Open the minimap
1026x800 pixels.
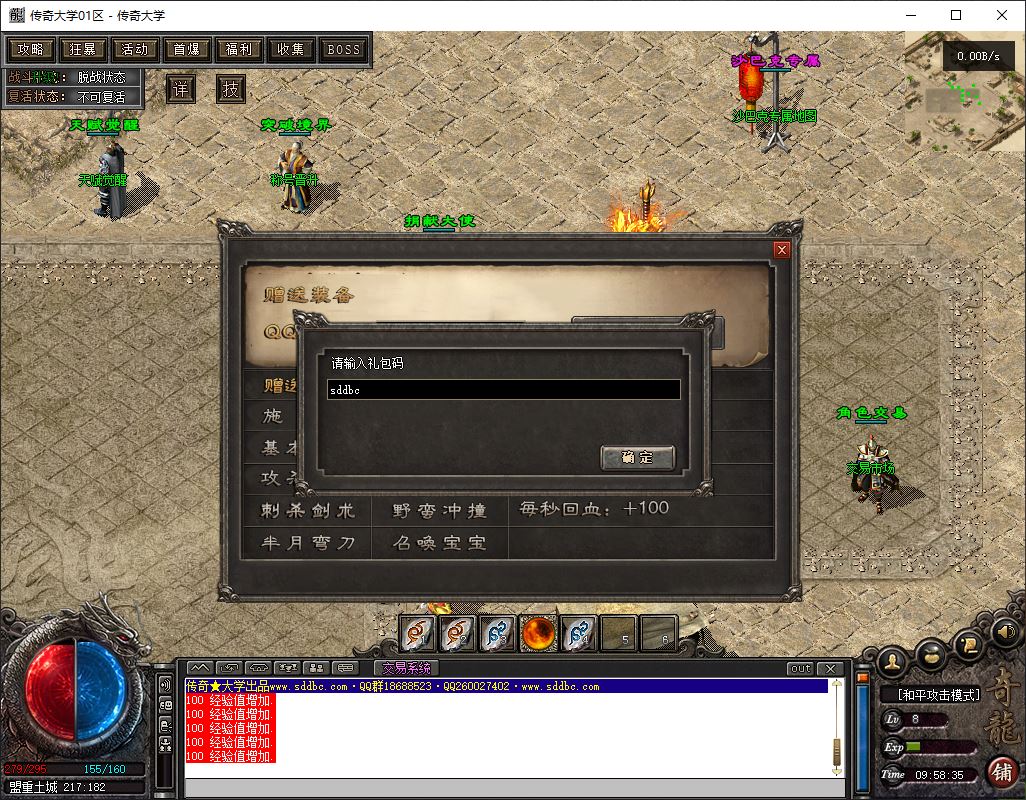coord(965,88)
